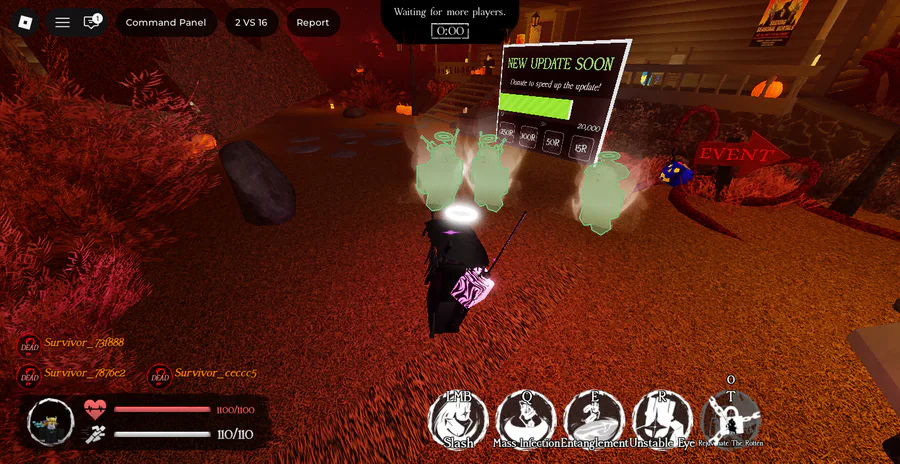
Task: Open the Report menu
Action: (313, 22)
